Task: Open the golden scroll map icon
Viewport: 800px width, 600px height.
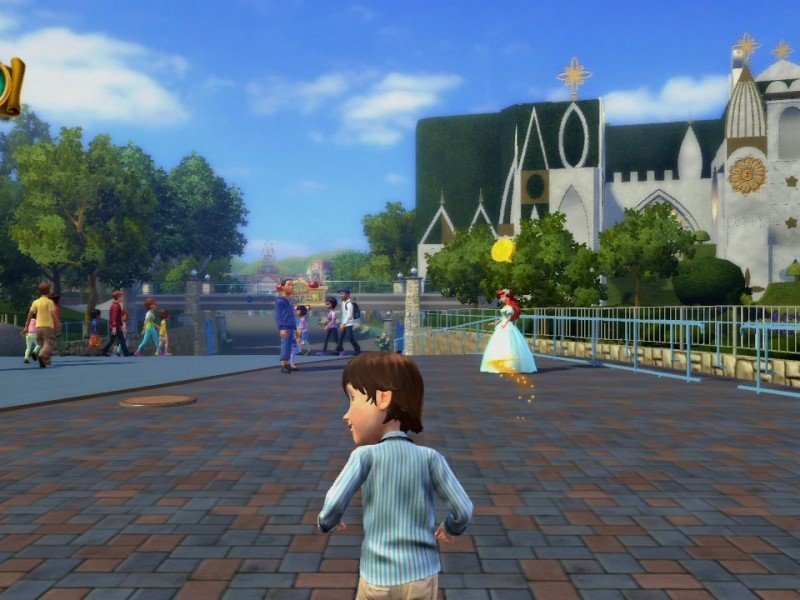Action: click(x=9, y=88)
